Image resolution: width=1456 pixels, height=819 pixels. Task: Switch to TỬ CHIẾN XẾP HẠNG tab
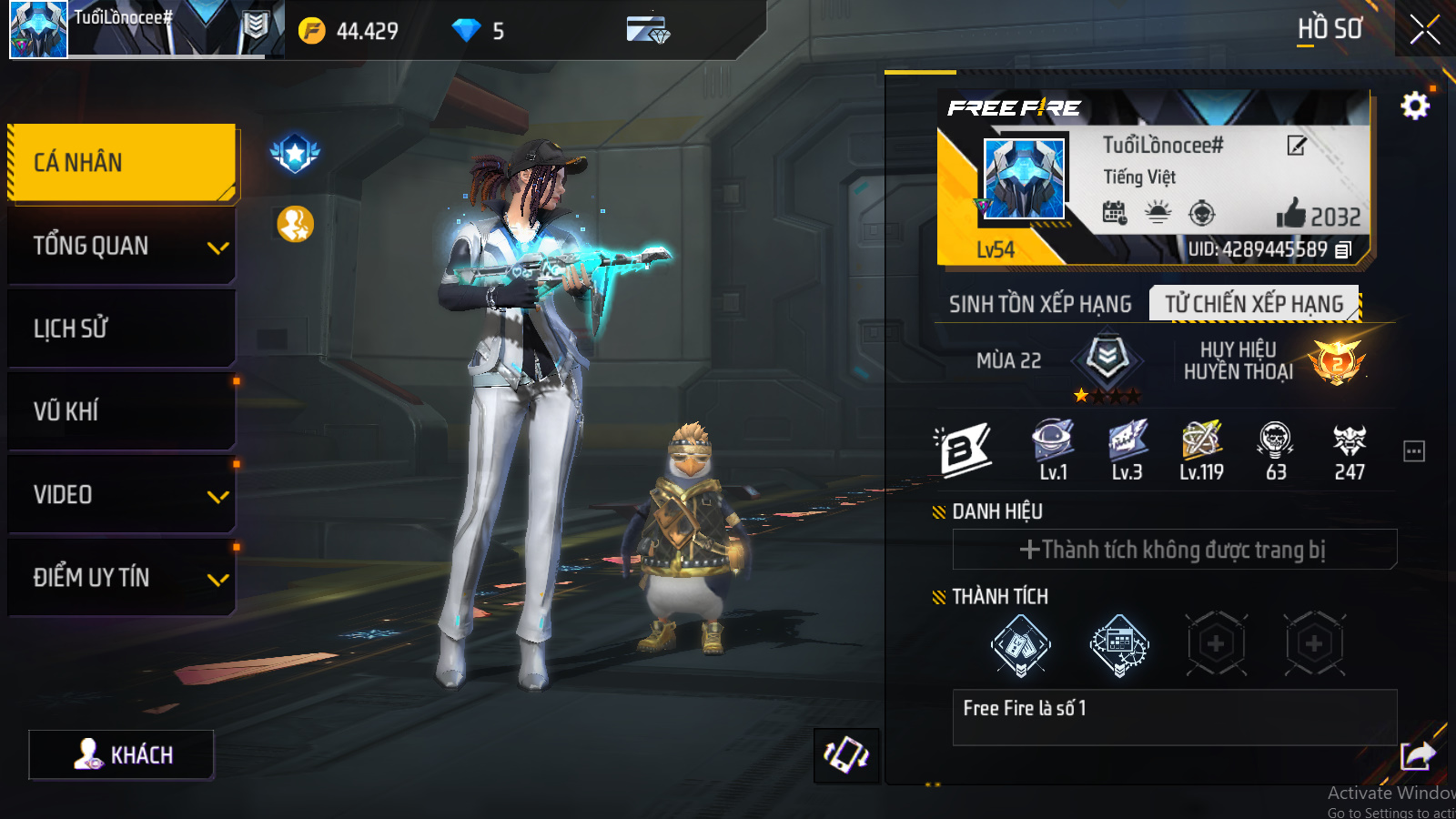[1254, 304]
